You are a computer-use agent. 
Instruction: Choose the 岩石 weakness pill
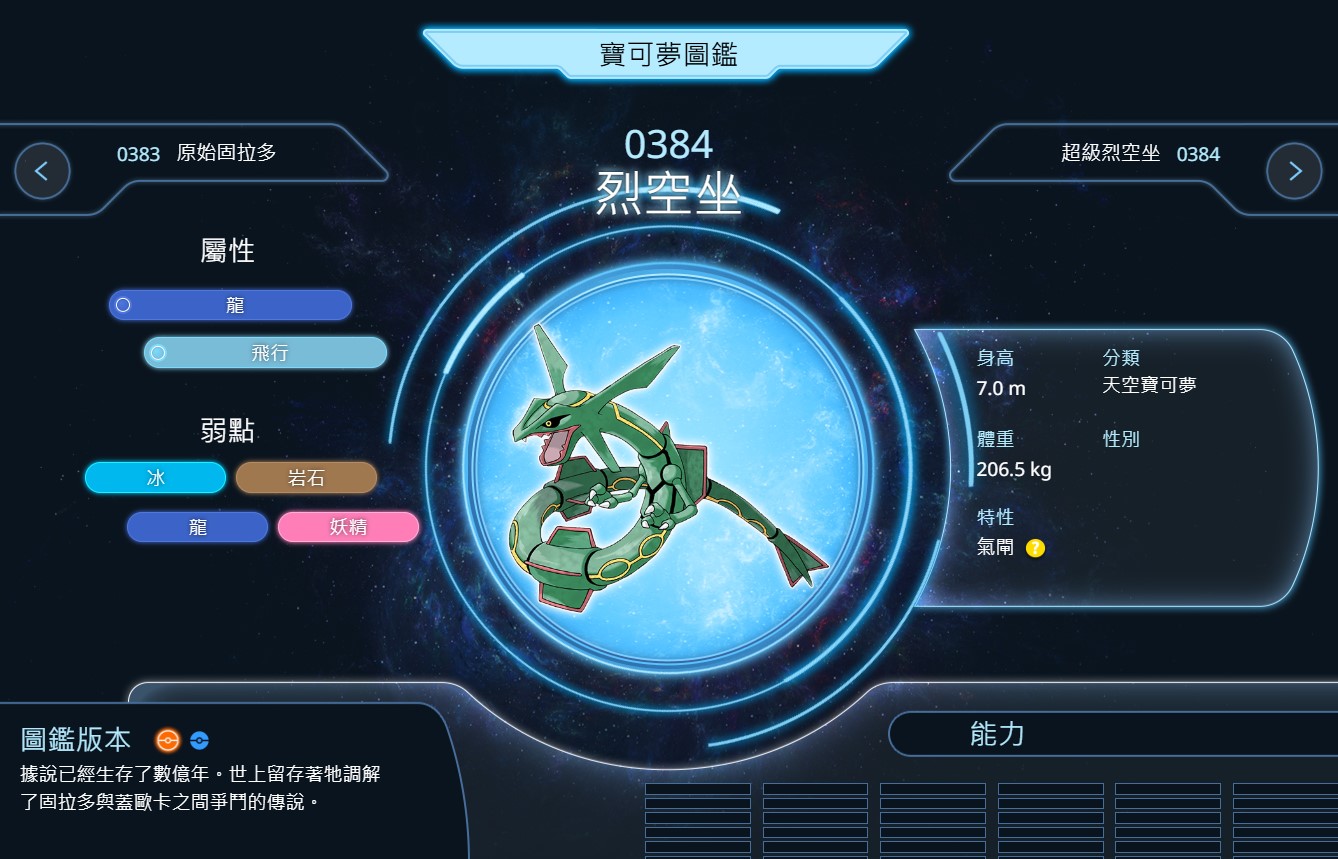tap(306, 478)
